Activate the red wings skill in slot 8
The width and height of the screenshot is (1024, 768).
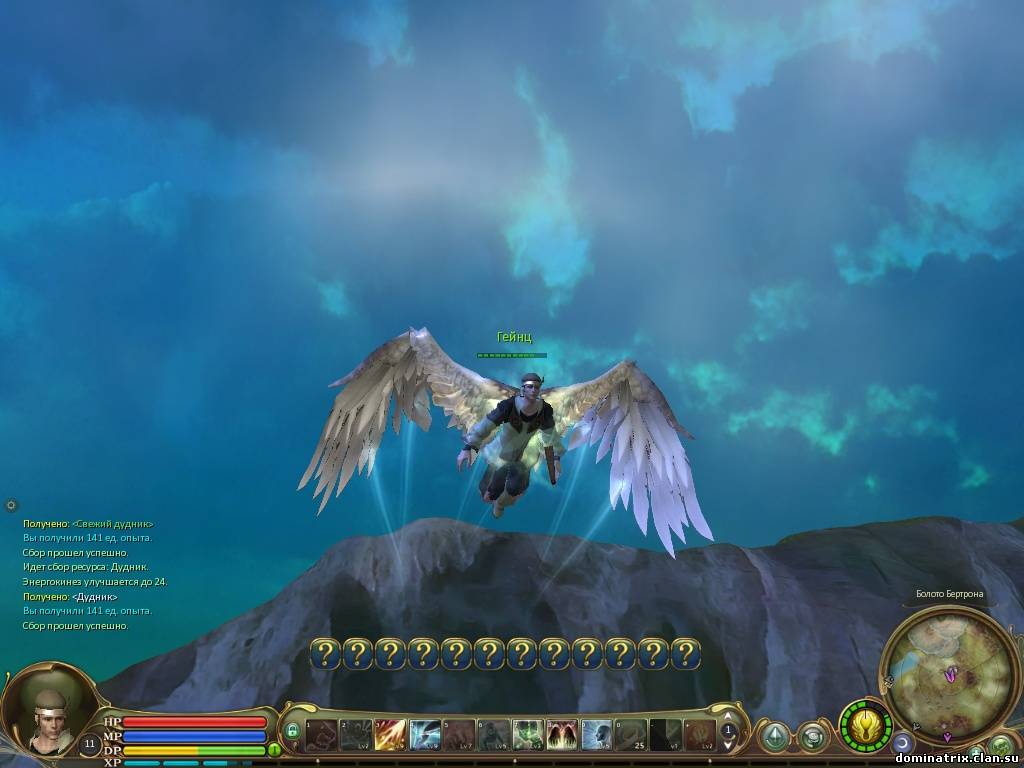(562, 735)
